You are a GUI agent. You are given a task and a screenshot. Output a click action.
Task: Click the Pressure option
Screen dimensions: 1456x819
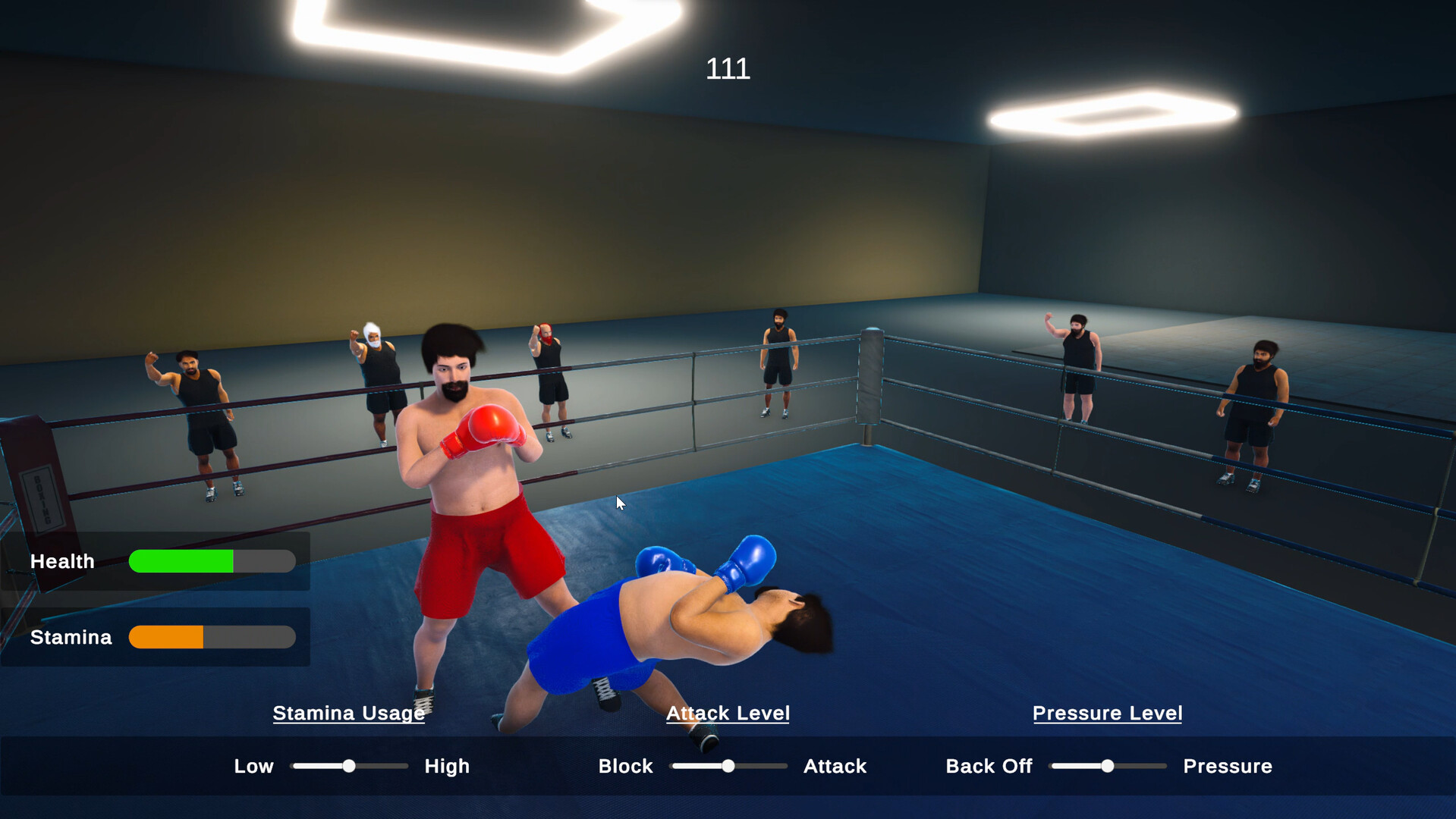pyautogui.click(x=1227, y=766)
